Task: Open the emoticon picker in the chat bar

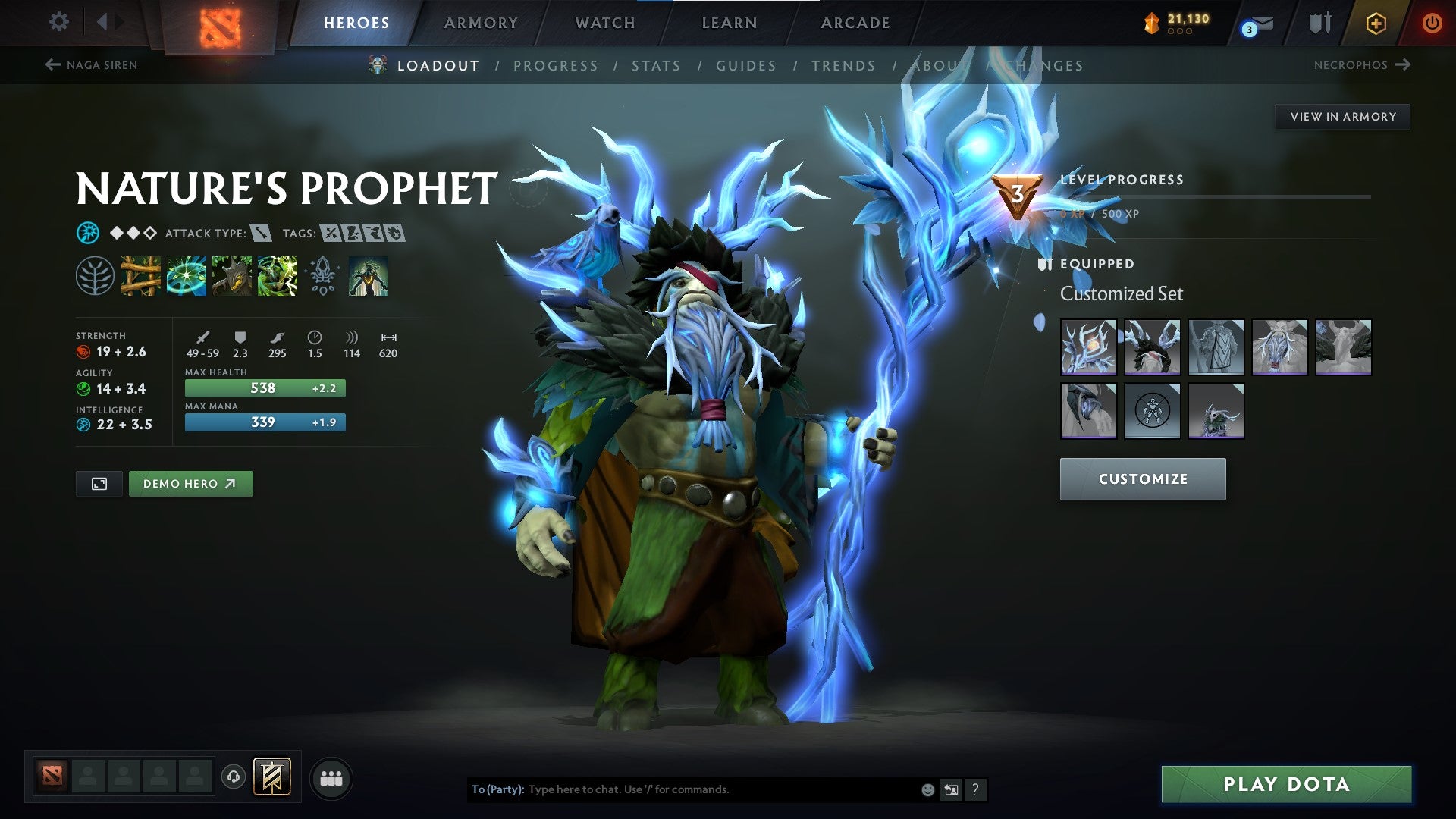Action: [927, 789]
